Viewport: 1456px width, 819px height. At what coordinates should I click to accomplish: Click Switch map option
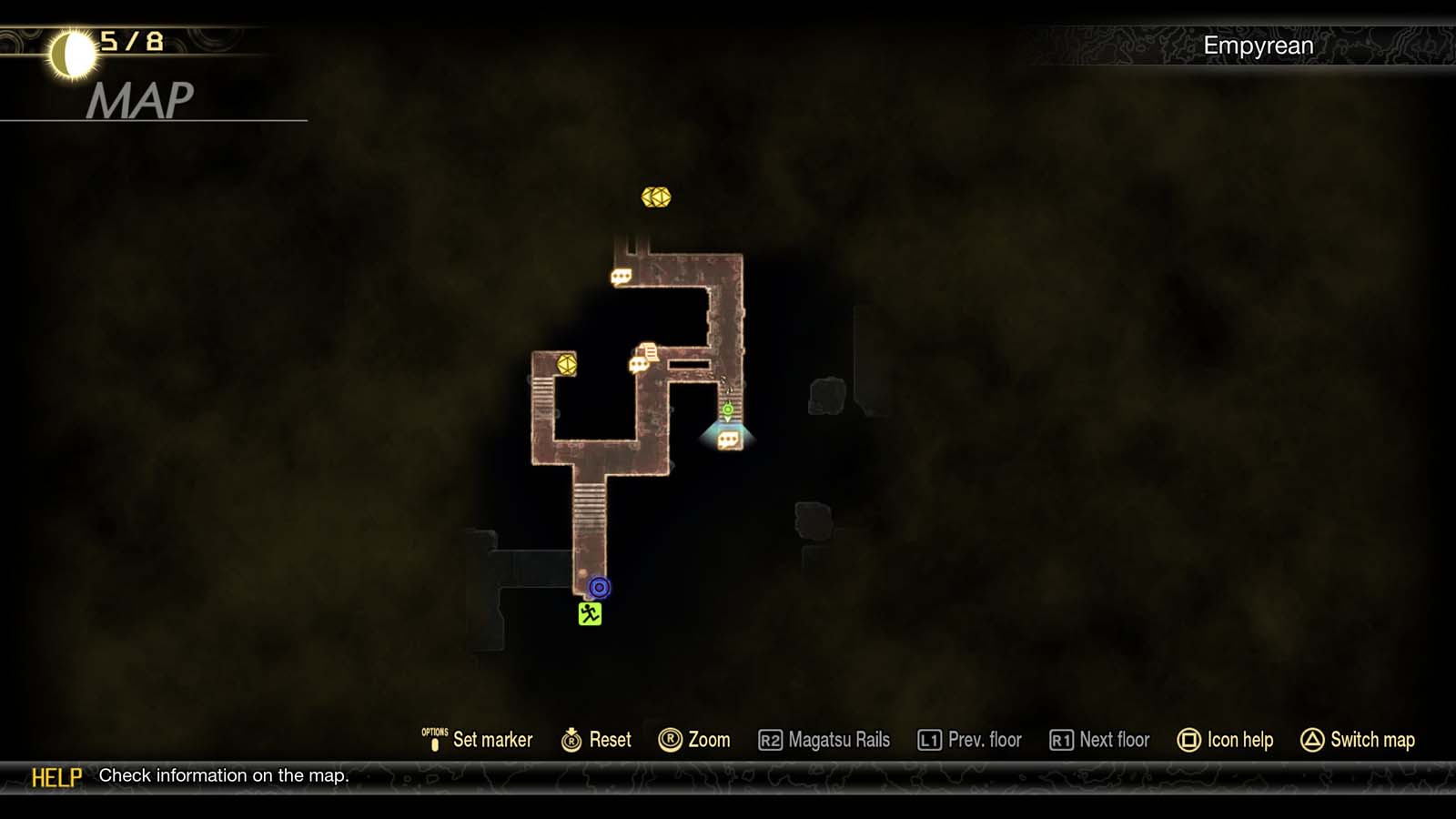[x=1371, y=740]
